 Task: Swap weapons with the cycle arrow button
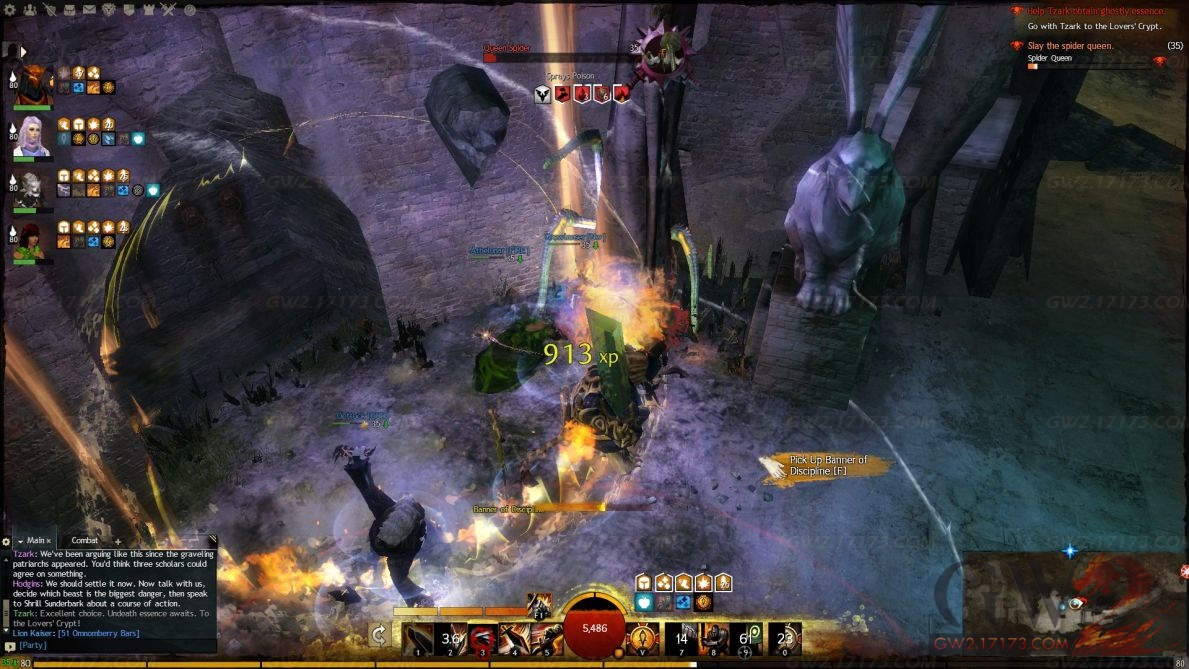379,634
